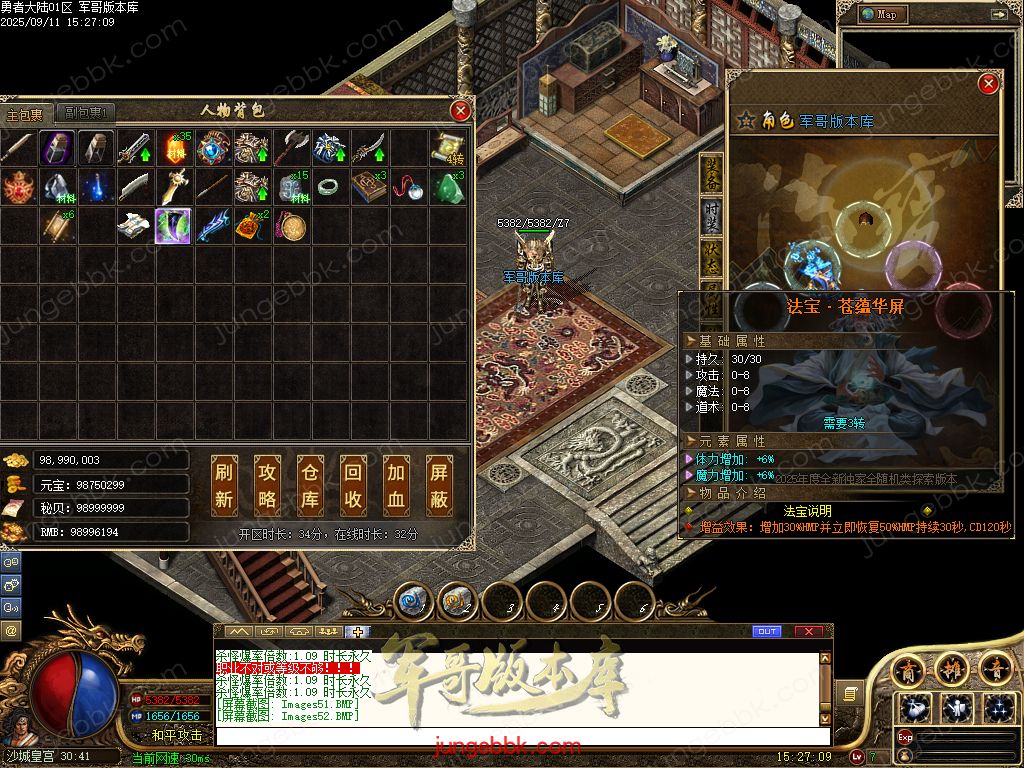The height and width of the screenshot is (768, 1024).
Task: Select the orange gem x35 material slot
Action: tap(174, 148)
